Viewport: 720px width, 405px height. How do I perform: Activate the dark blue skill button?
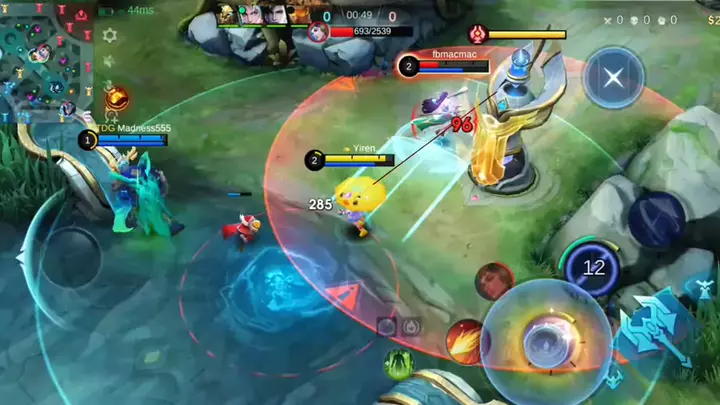[656, 219]
